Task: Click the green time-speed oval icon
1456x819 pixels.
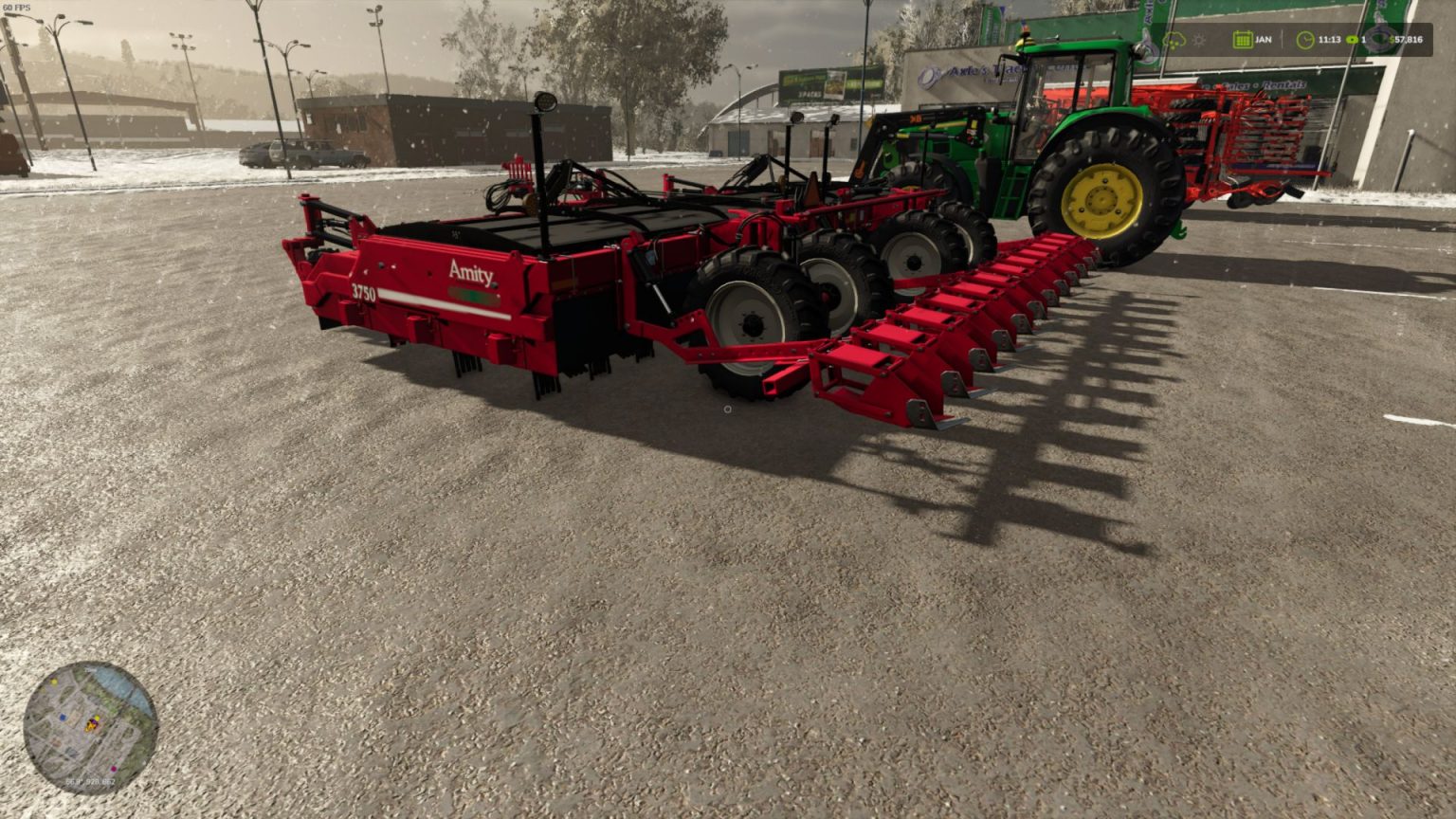Action: [x=1352, y=40]
